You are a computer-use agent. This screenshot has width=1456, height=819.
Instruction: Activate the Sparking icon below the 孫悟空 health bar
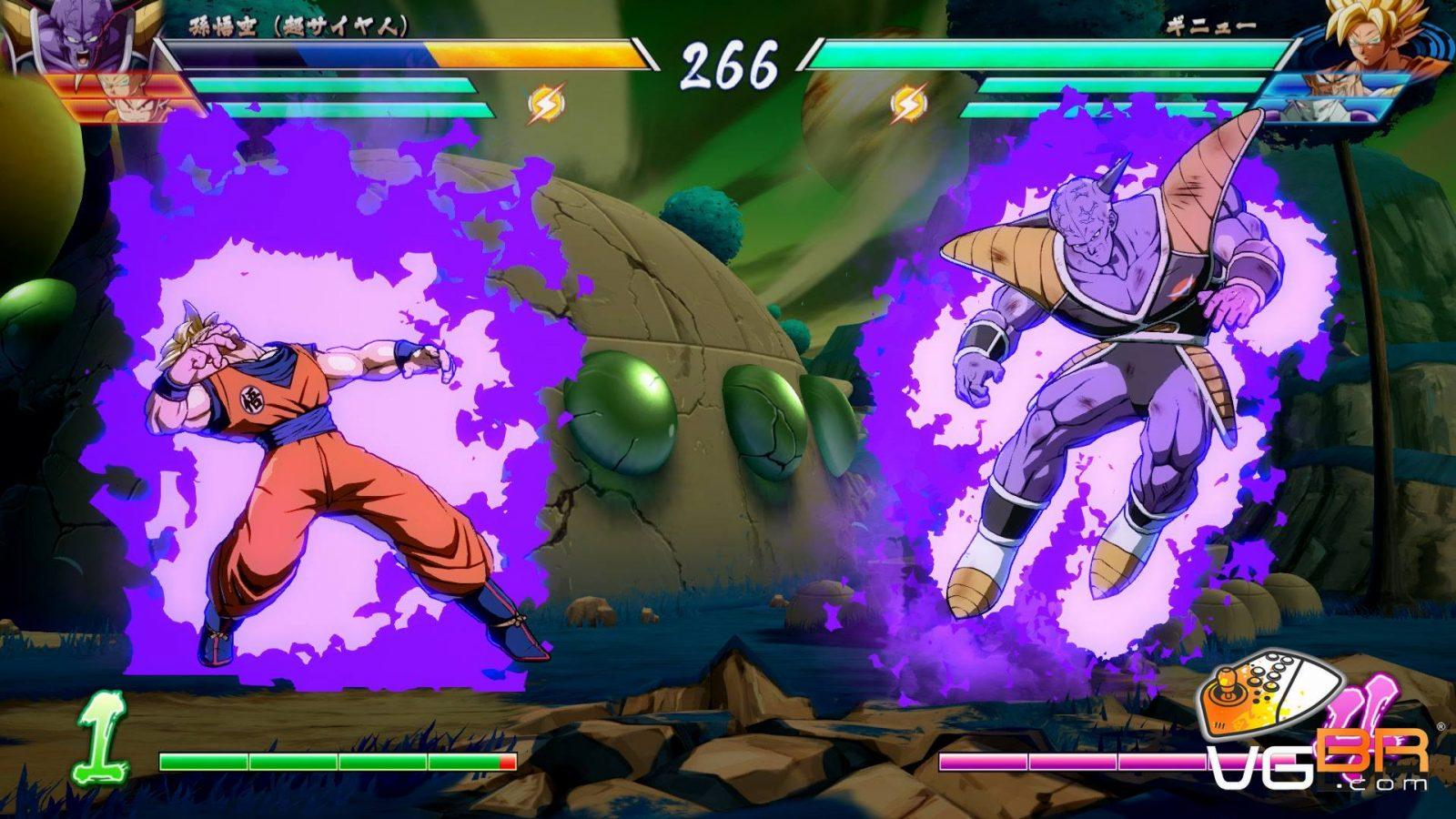pyautogui.click(x=546, y=103)
